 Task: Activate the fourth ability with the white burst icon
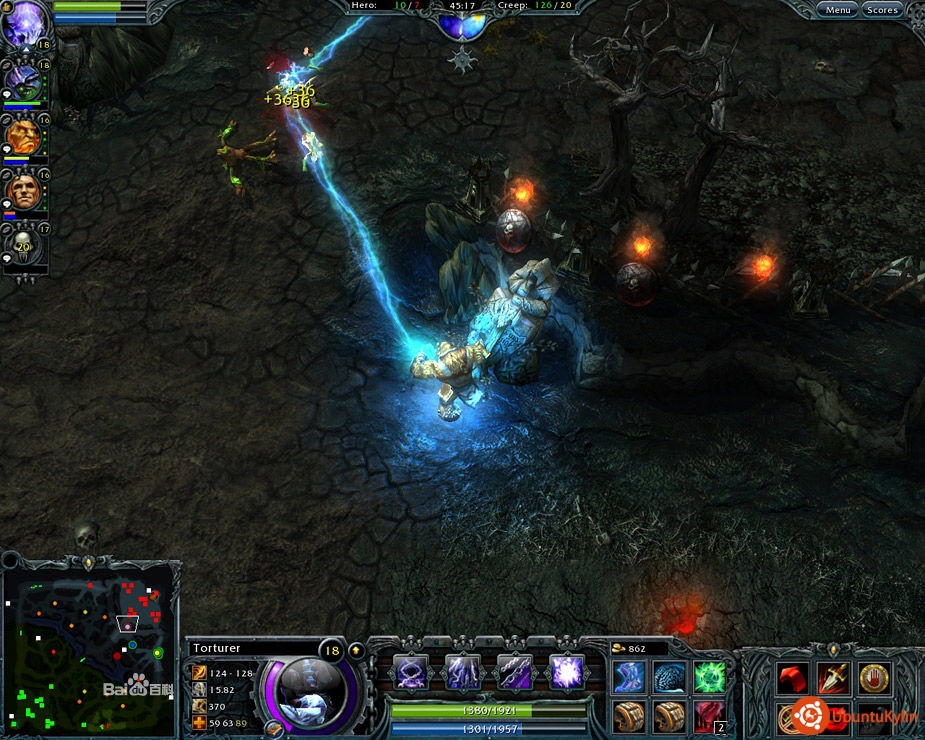click(x=567, y=672)
